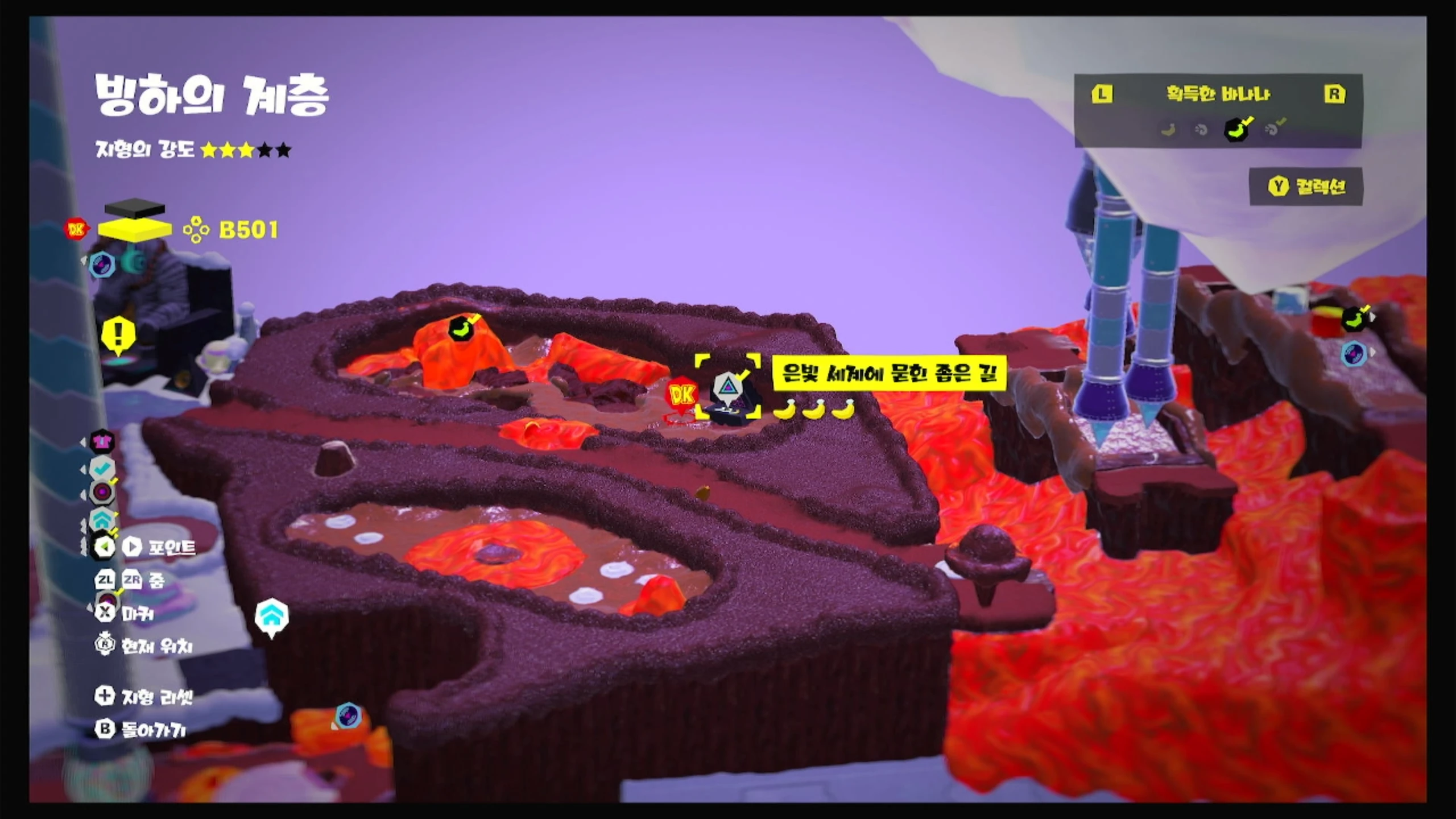Click the white pin with cyan house icon
Viewport: 1456px width, 819px height.
(271, 616)
